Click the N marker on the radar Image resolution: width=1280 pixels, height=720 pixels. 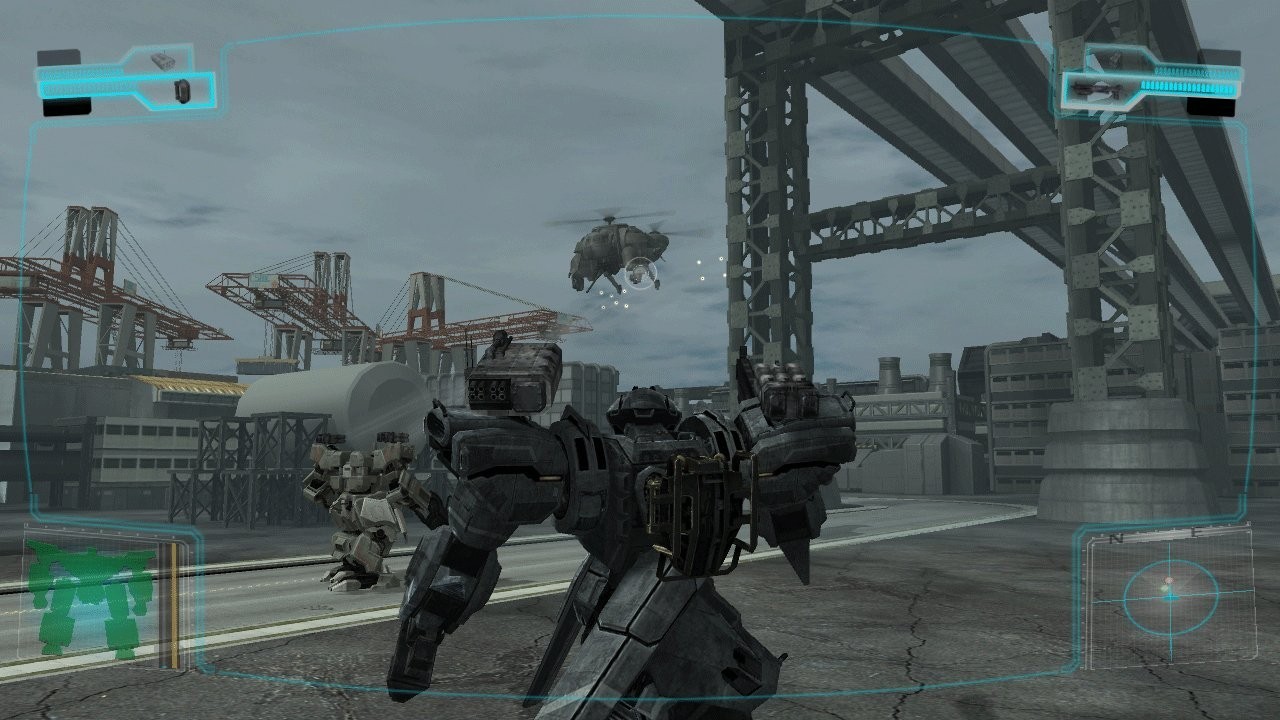pos(1115,538)
